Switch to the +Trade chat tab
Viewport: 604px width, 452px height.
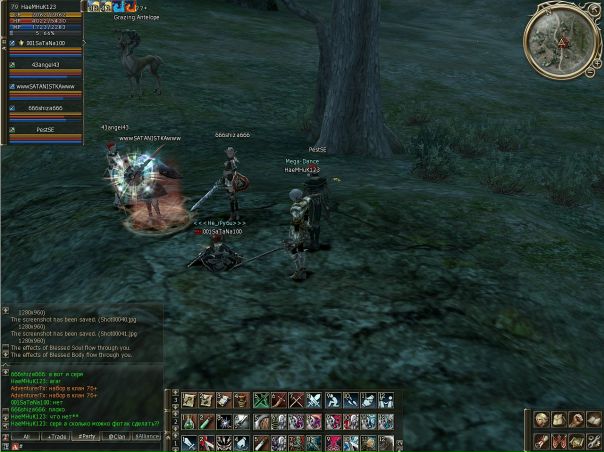[57, 437]
